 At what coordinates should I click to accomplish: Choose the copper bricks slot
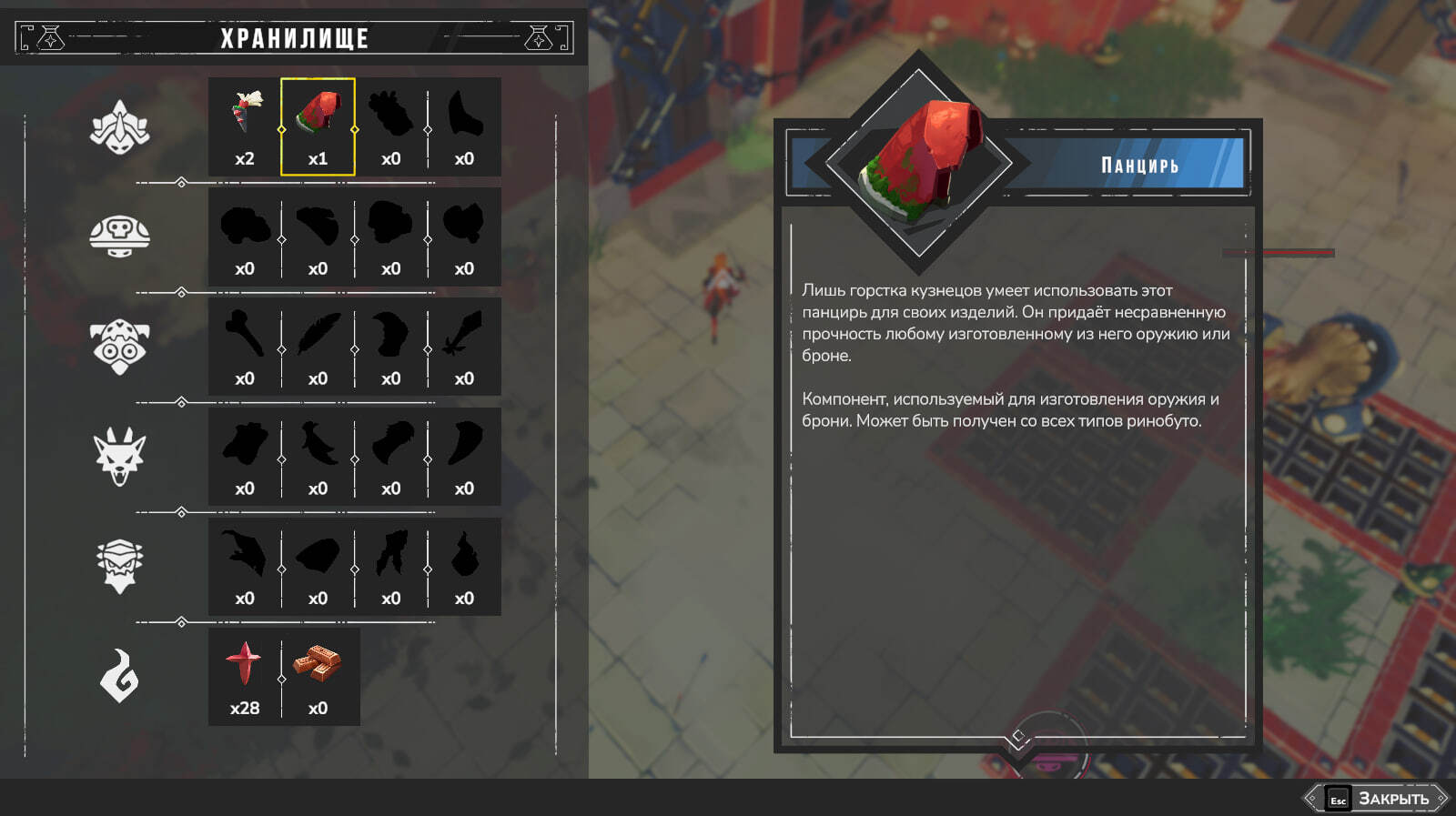pos(318,676)
